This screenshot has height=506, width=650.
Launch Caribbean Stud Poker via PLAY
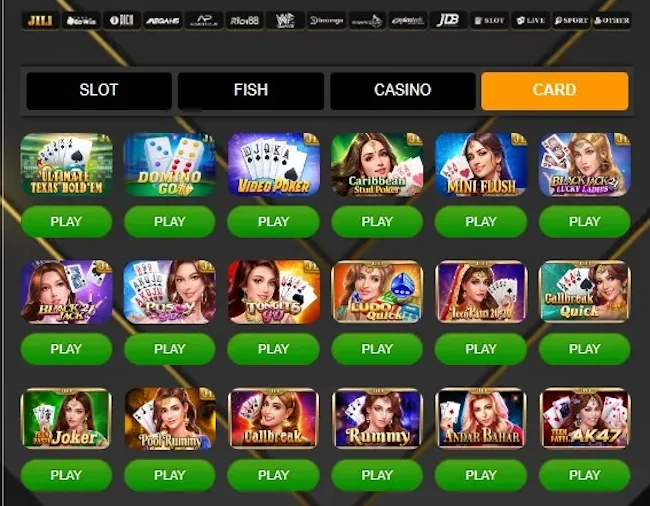377,222
